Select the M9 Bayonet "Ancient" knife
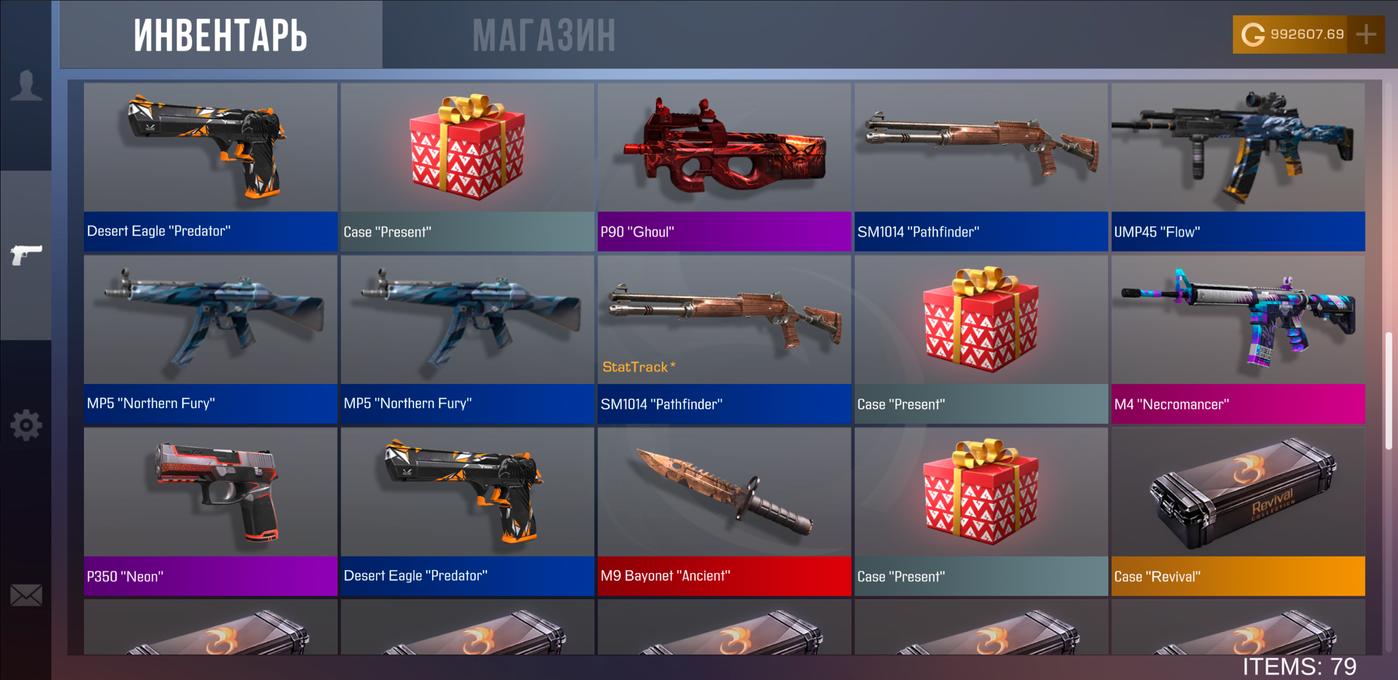This screenshot has width=1398, height=680. point(724,510)
